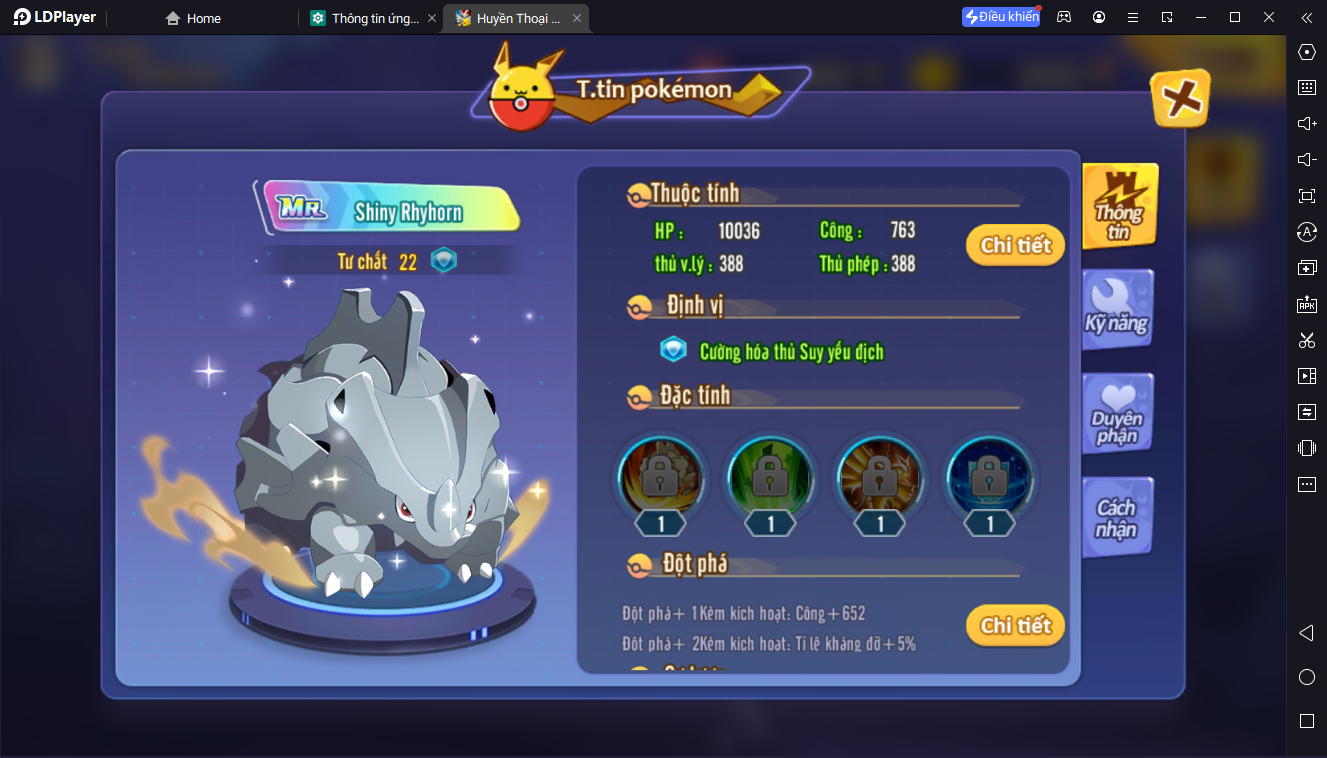Select the screen rotation icon
Screen dimensions: 1327x758
coord(1306,231)
